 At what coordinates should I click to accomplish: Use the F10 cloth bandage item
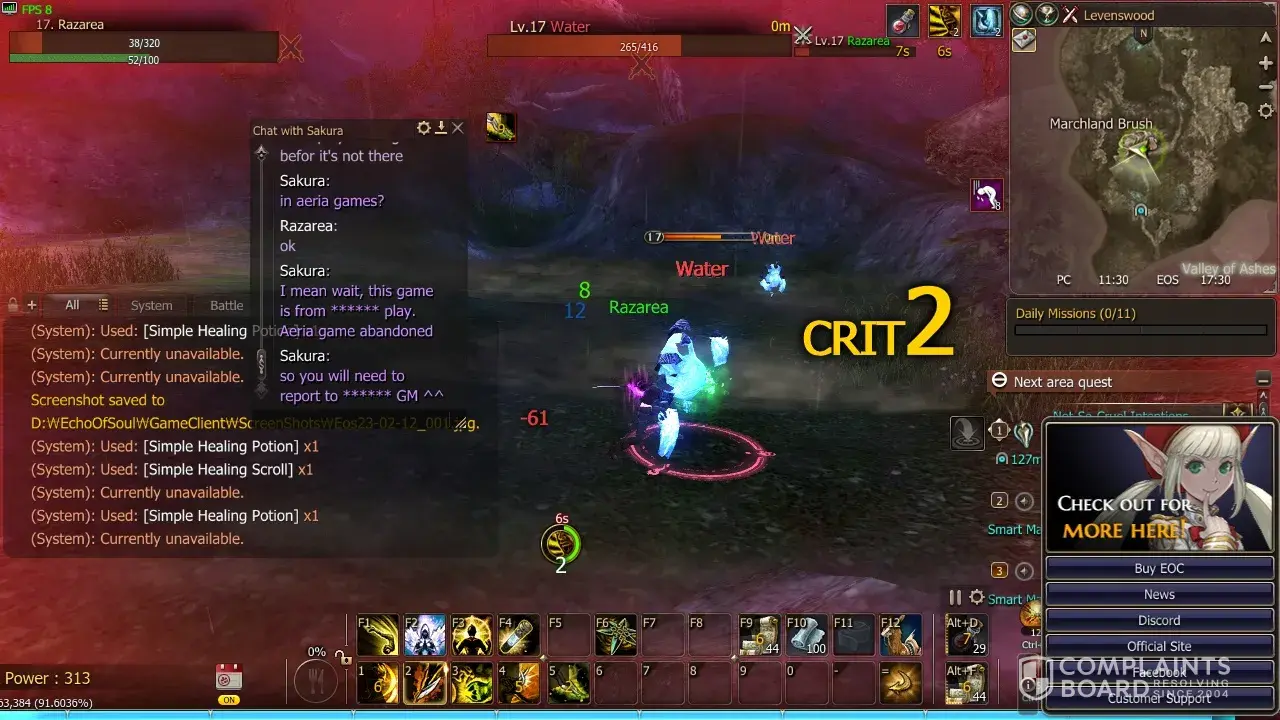[x=807, y=636]
